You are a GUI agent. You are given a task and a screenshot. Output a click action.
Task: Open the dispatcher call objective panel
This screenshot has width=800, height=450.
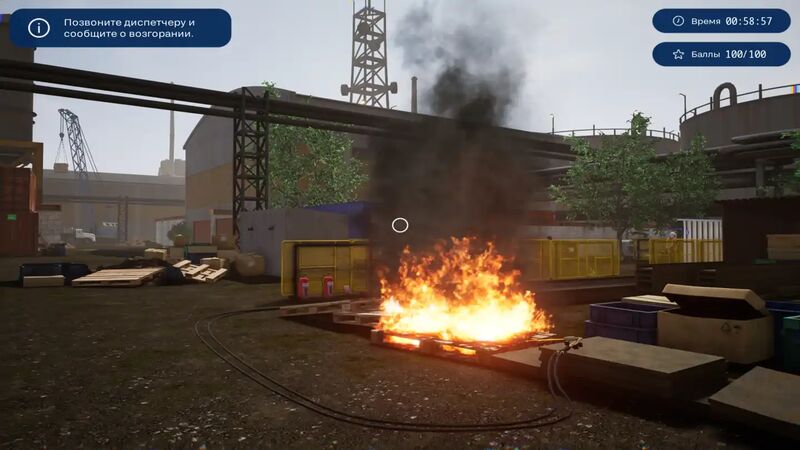click(130, 28)
